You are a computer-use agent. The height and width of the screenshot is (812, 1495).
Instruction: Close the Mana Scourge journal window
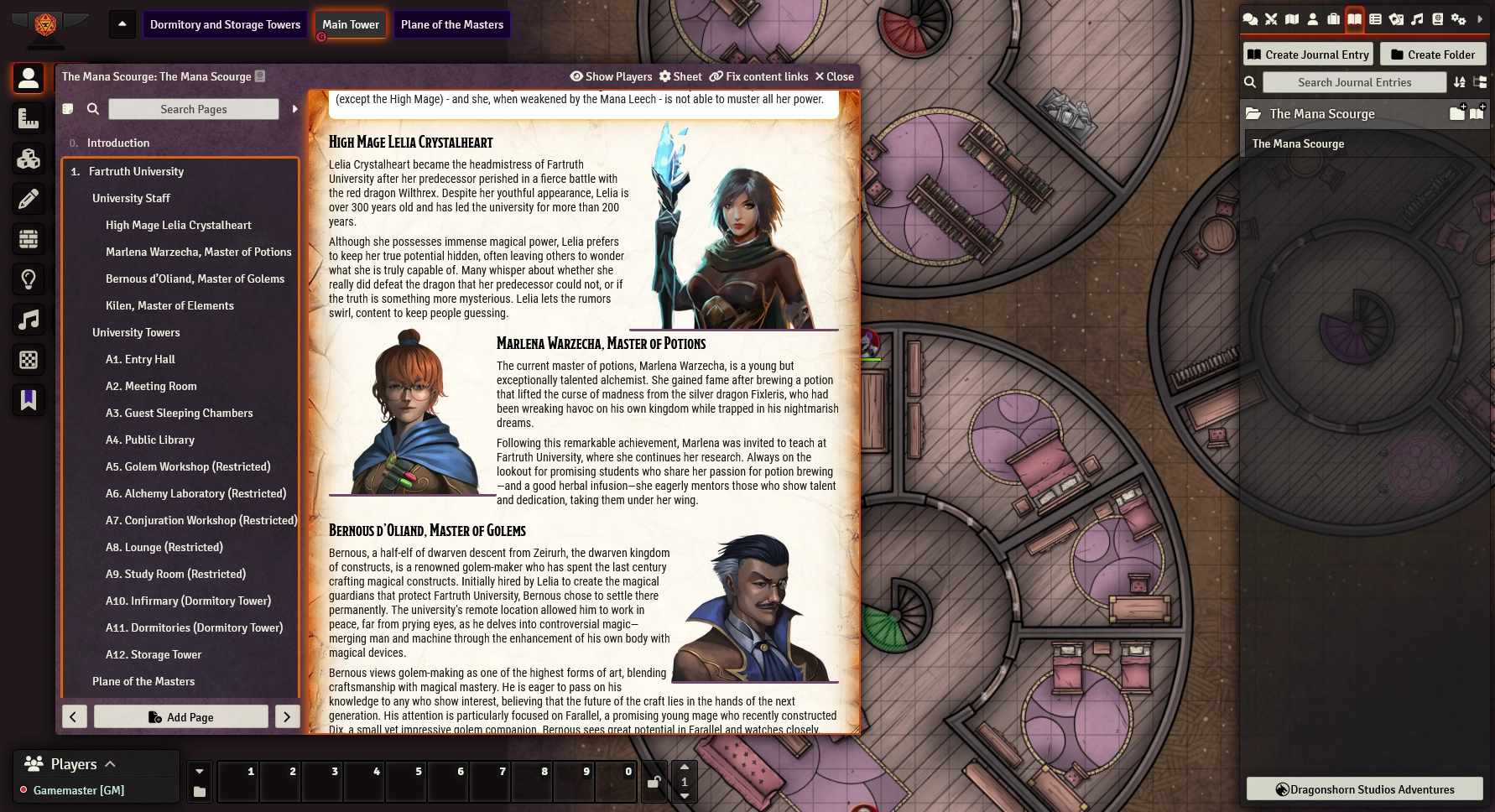834,76
